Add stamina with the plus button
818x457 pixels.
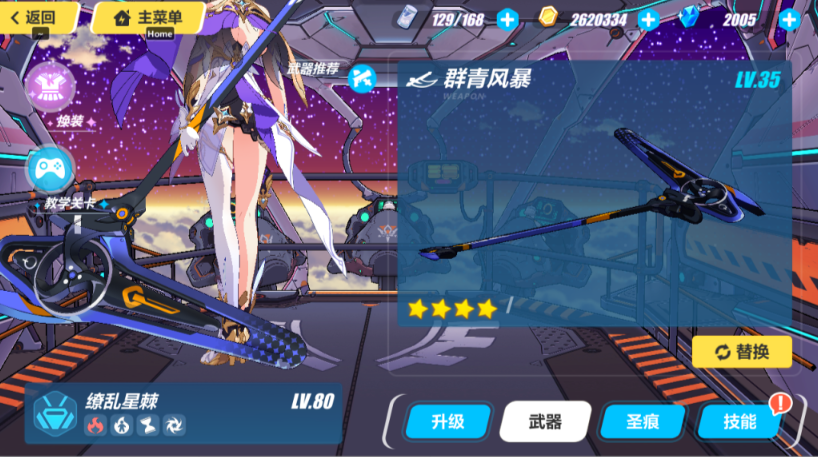click(508, 19)
